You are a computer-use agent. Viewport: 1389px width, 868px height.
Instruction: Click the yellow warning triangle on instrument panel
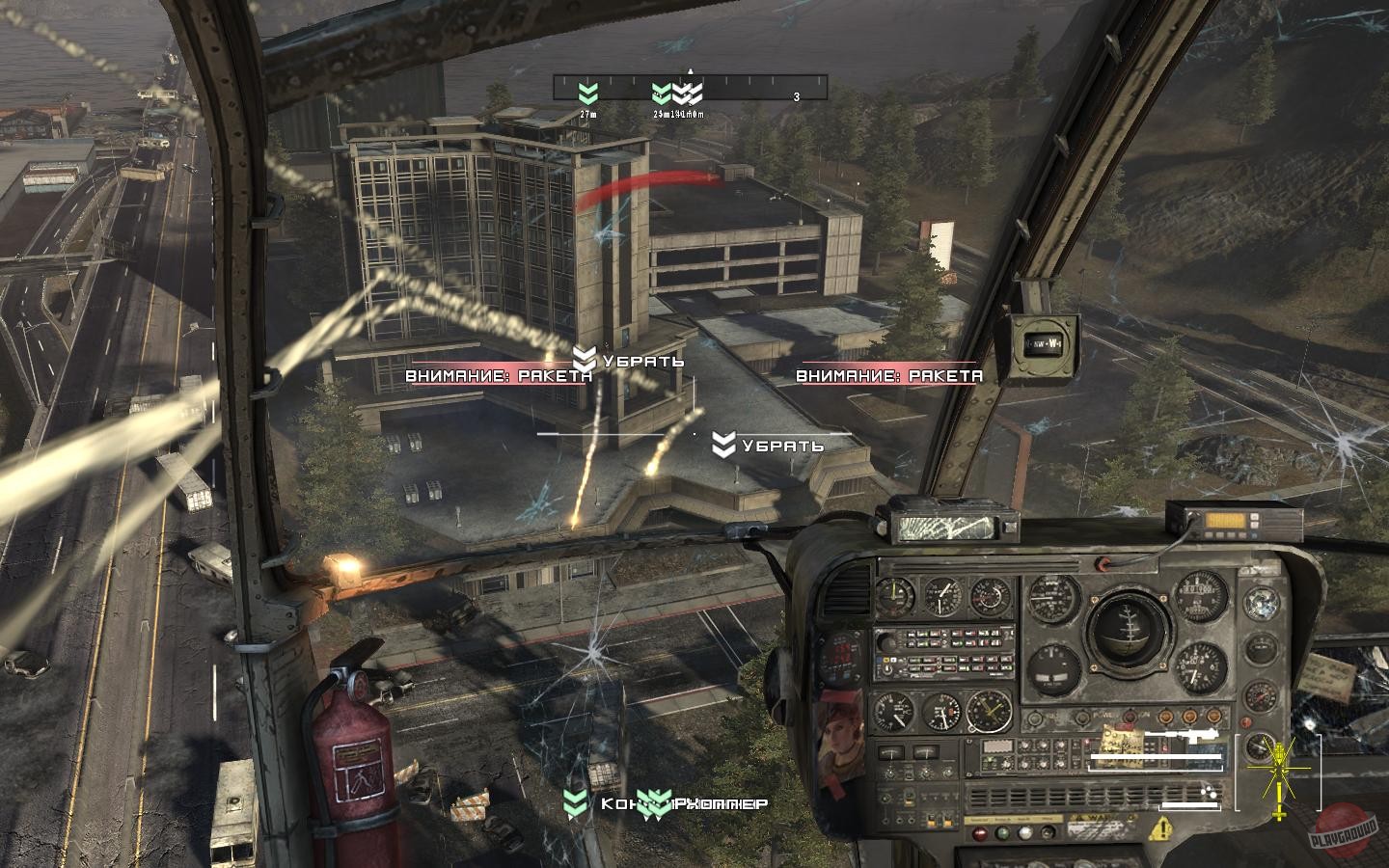point(1161,827)
